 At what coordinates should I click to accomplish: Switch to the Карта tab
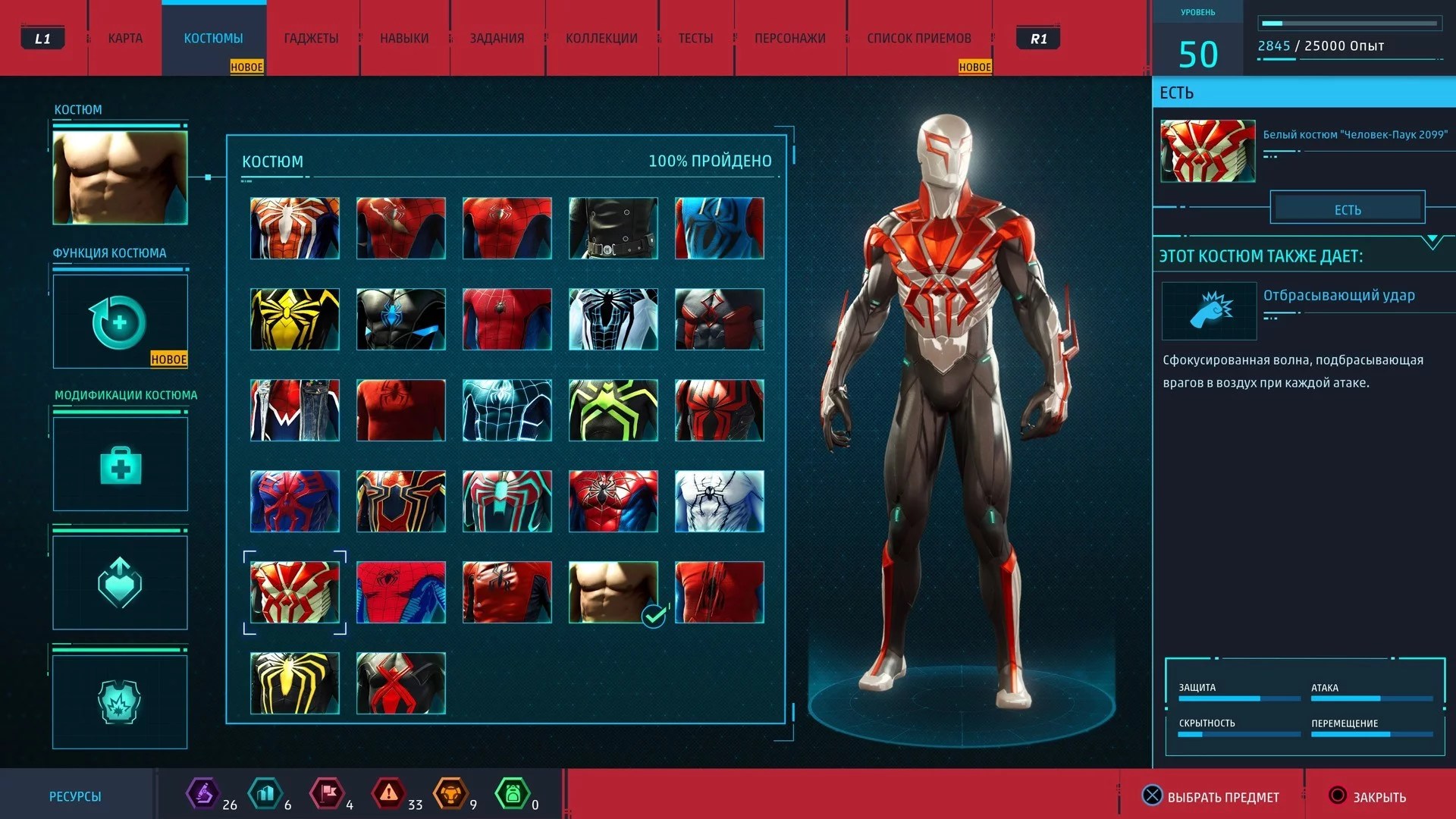tap(125, 39)
